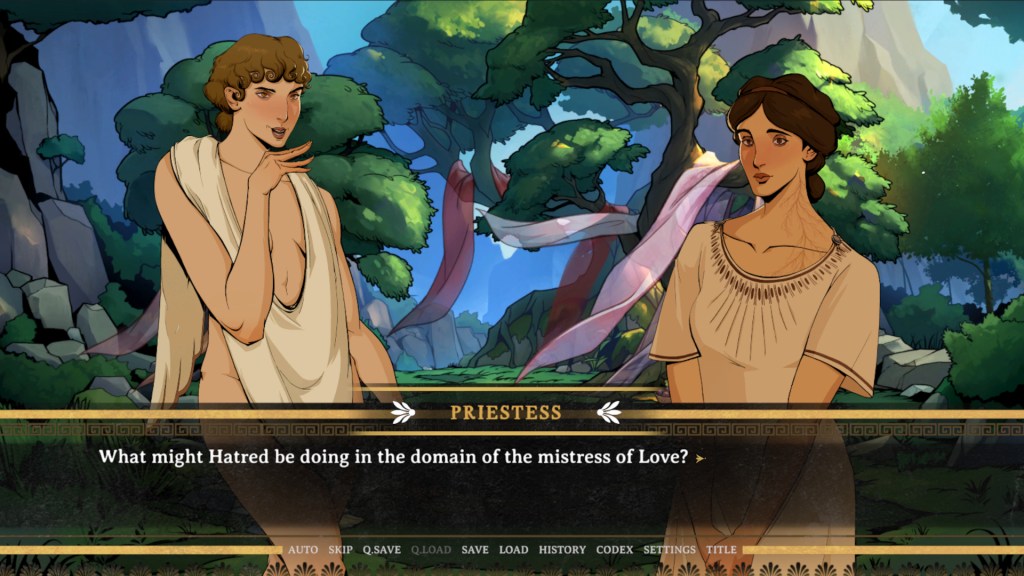Activate the Skip button
This screenshot has height=576, width=1024.
341,550
